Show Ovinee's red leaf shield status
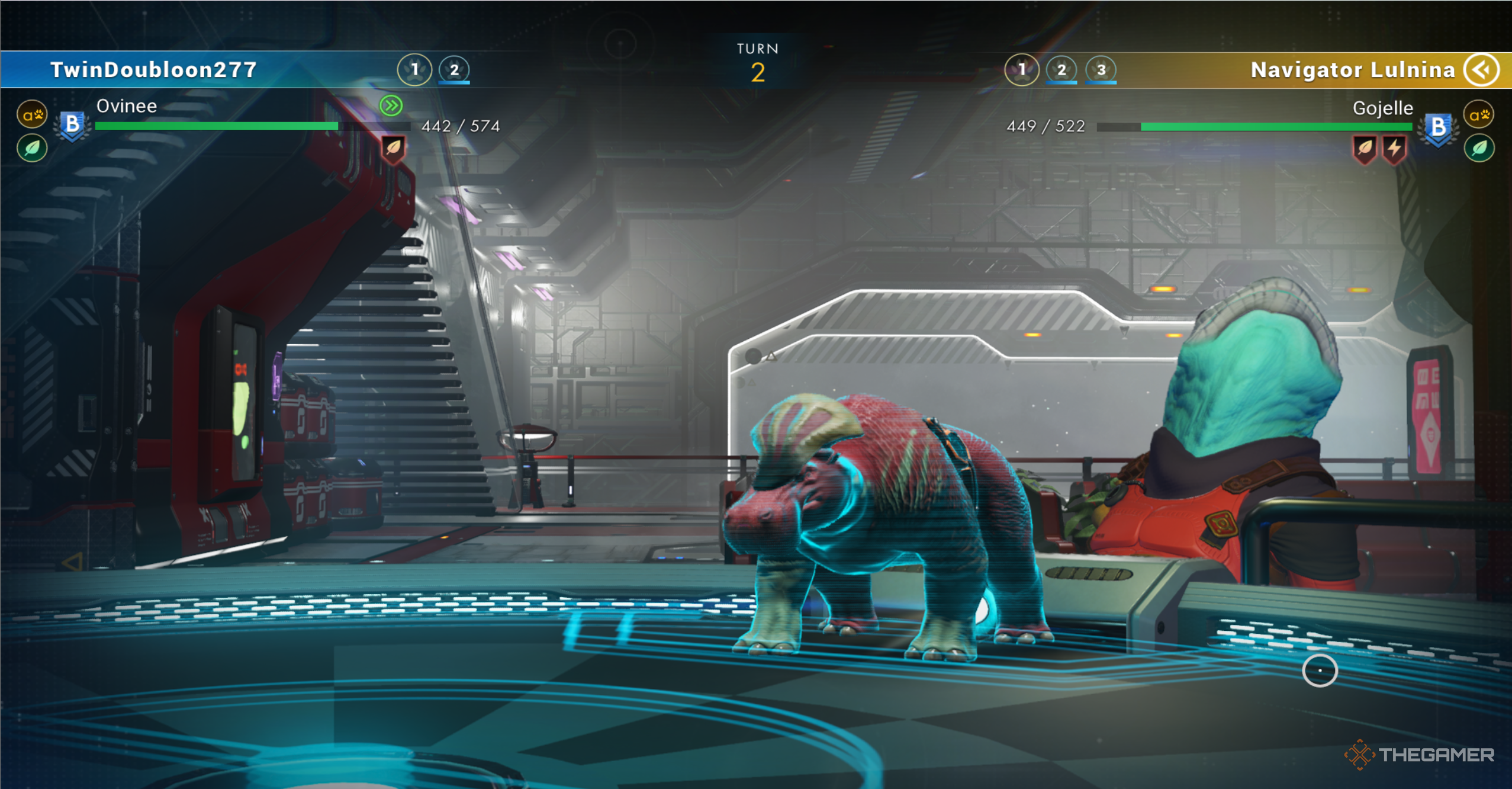Viewport: 1512px width, 789px height. pyautogui.click(x=394, y=148)
